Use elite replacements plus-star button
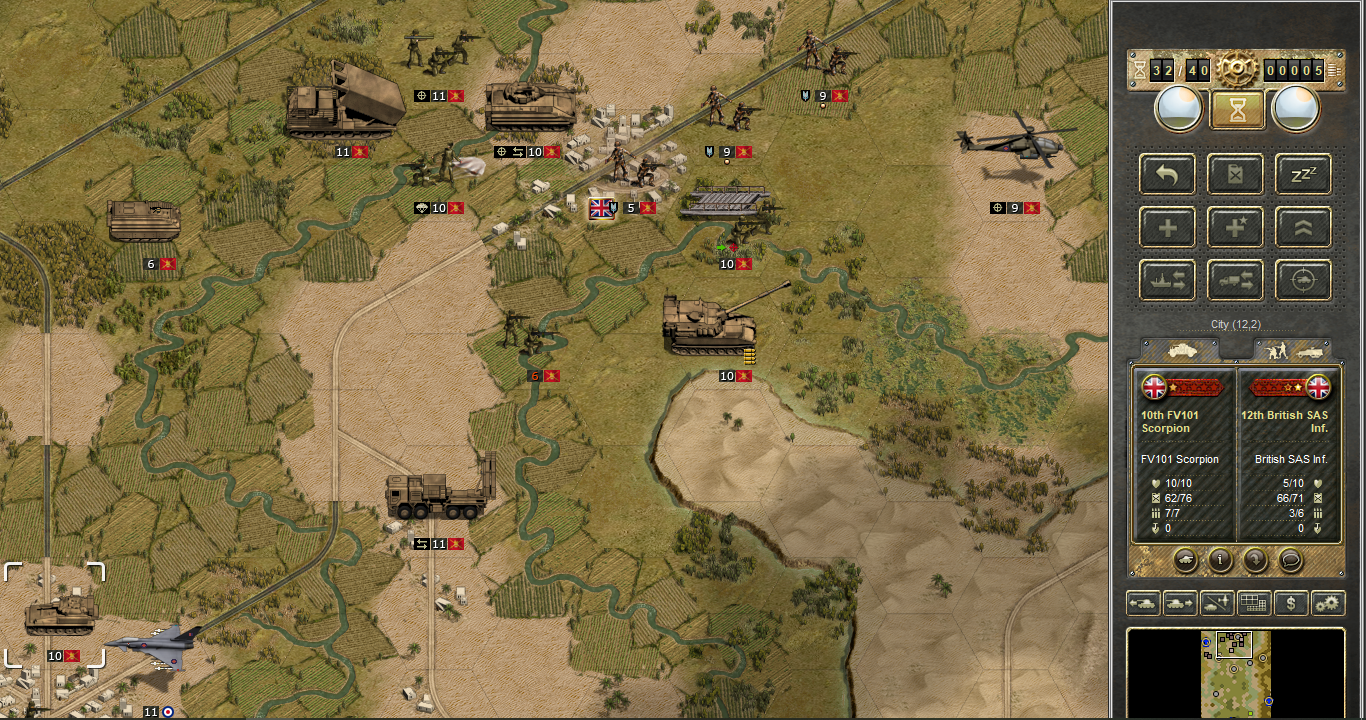The width and height of the screenshot is (1366, 720). click(x=1235, y=228)
